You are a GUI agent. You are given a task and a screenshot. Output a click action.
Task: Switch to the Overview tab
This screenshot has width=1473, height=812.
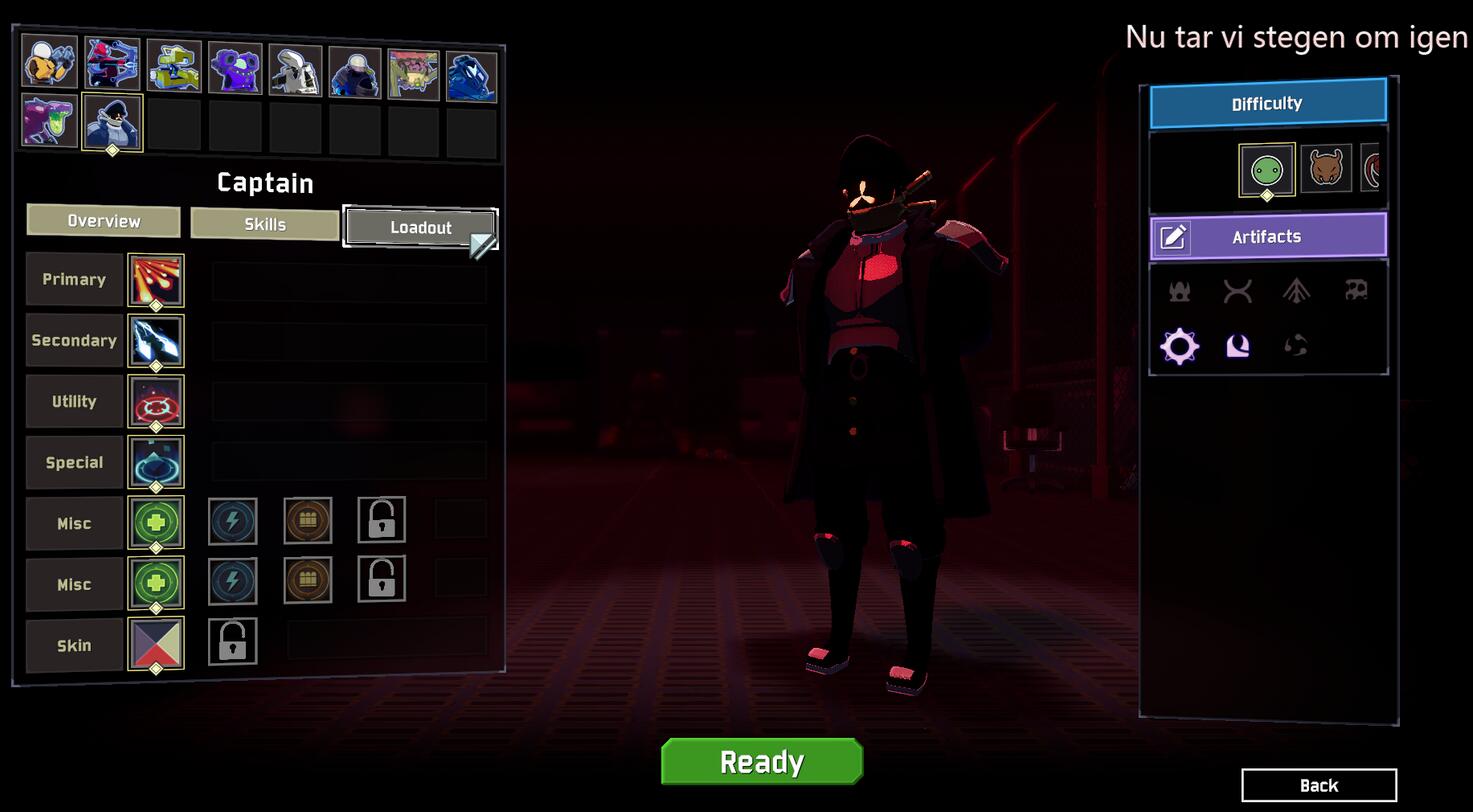(x=104, y=221)
